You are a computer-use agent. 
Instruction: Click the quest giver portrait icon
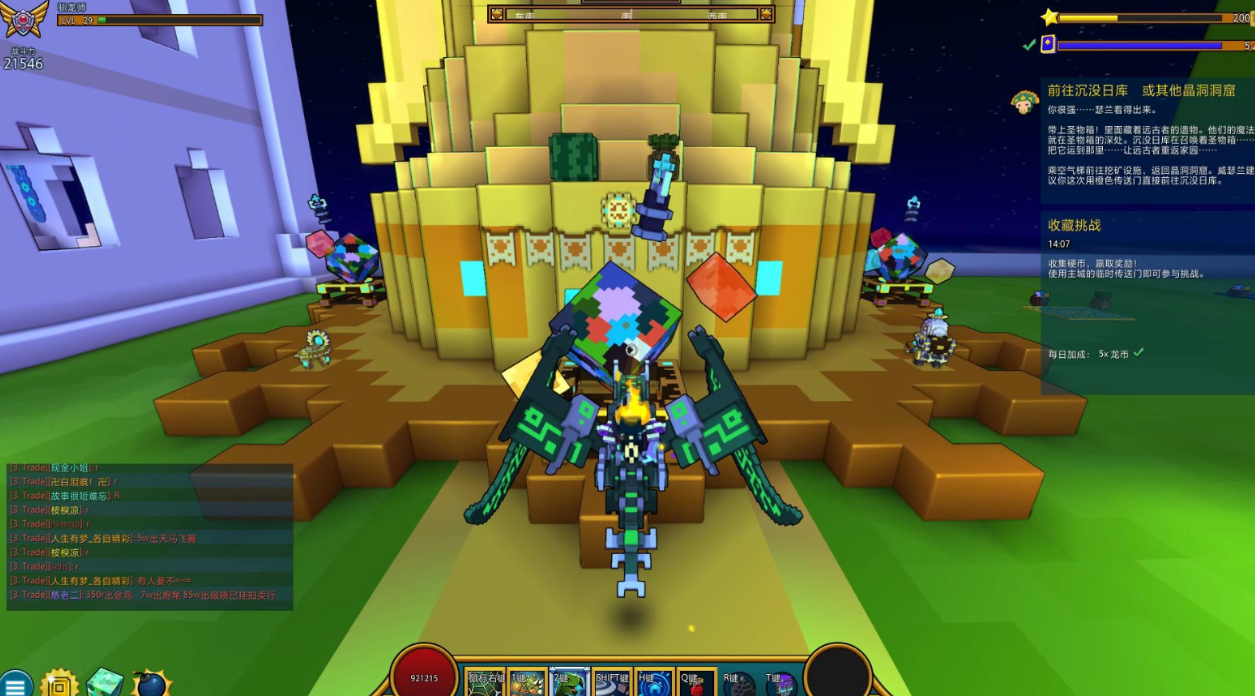click(x=1024, y=101)
